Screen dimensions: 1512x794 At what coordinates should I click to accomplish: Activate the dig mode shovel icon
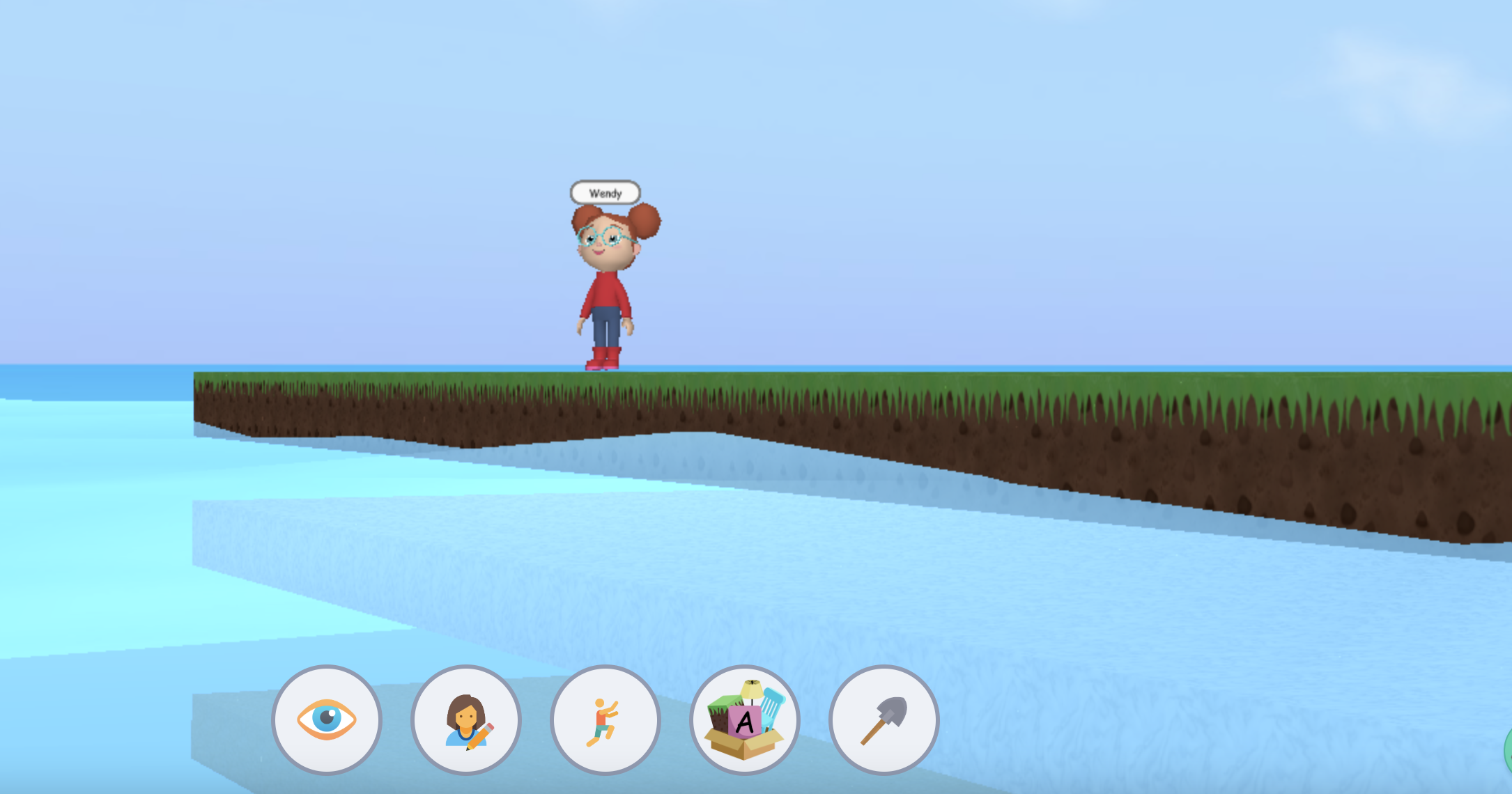point(885,721)
